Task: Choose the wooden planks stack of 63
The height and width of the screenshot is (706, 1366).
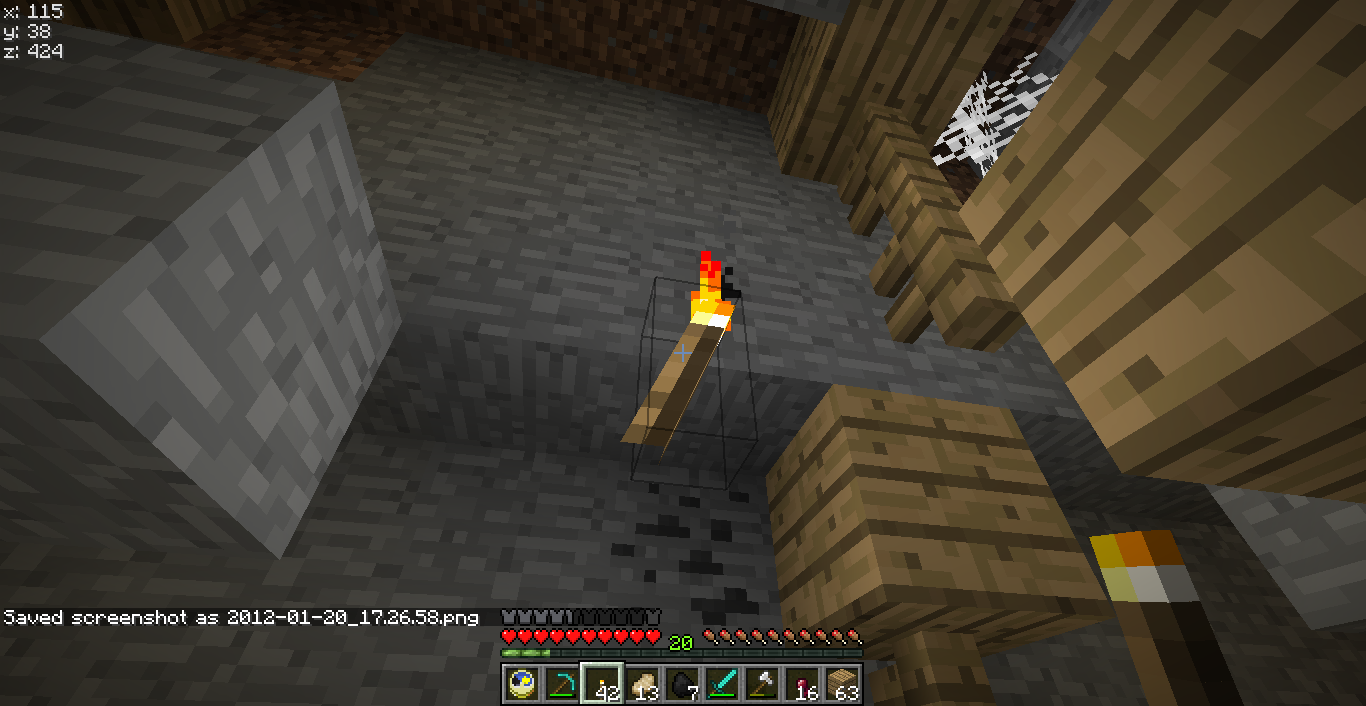Action: [842, 684]
